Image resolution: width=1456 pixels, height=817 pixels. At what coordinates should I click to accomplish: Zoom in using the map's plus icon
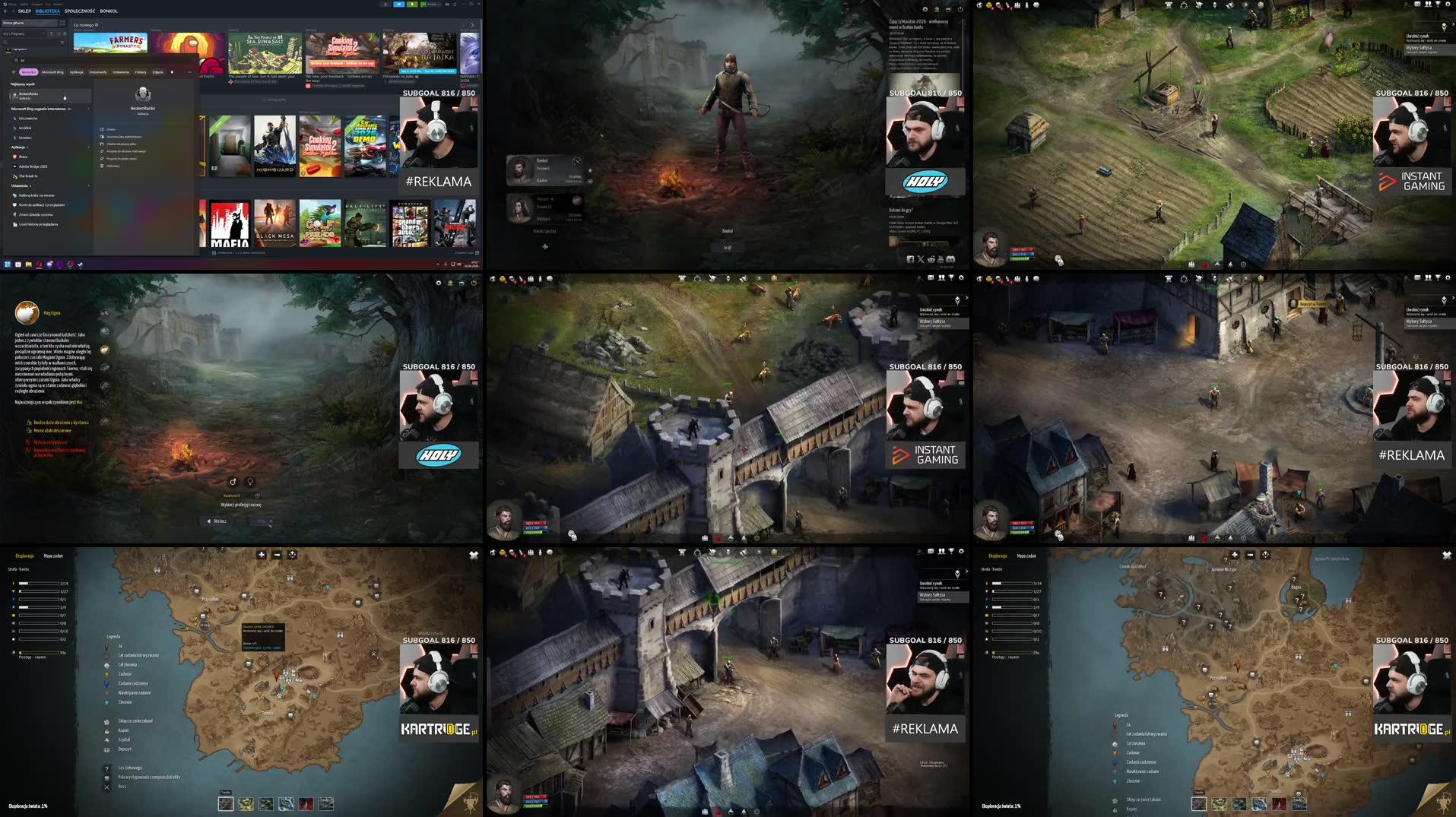tap(262, 555)
